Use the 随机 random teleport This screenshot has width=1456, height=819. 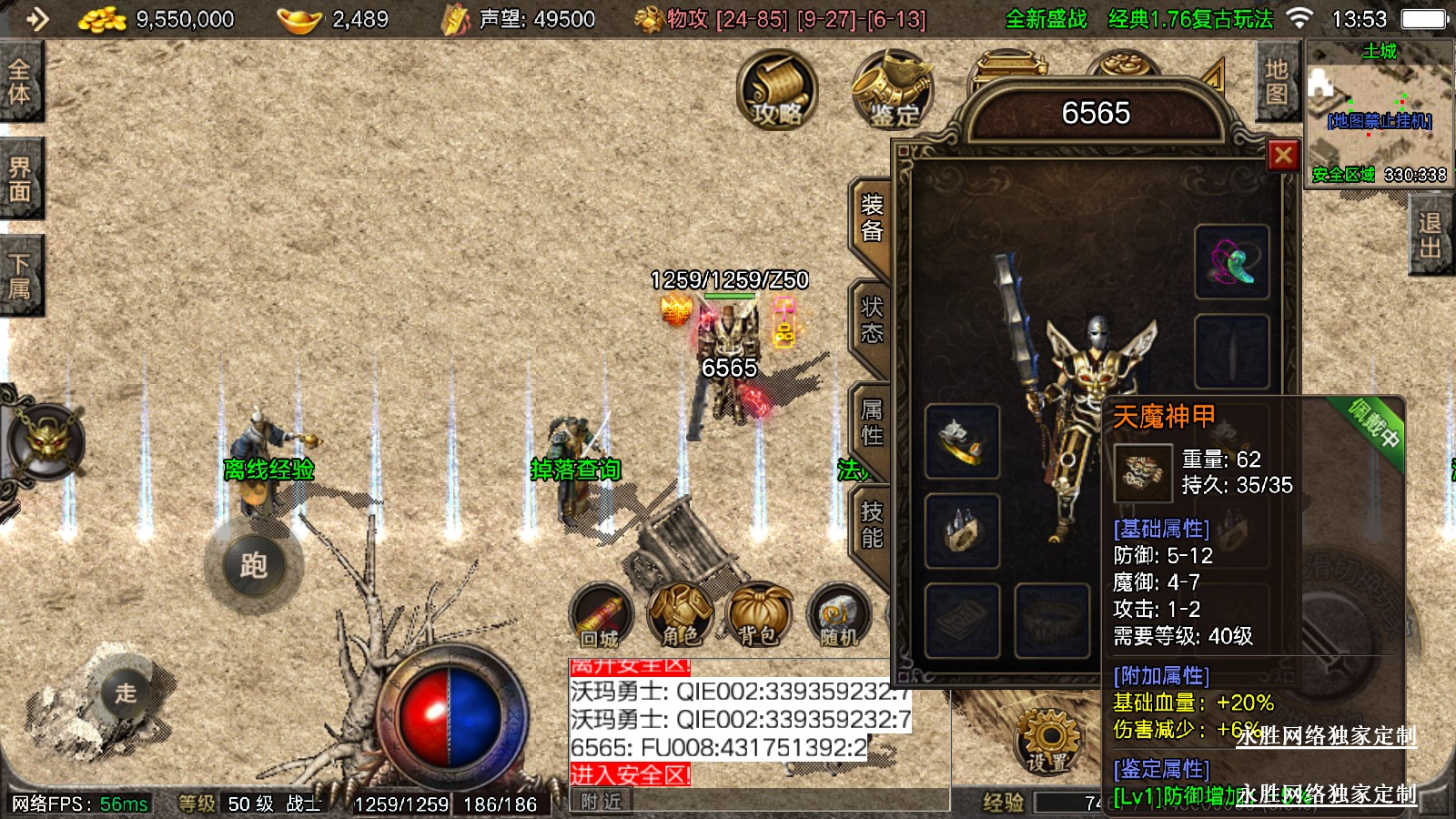(x=838, y=616)
